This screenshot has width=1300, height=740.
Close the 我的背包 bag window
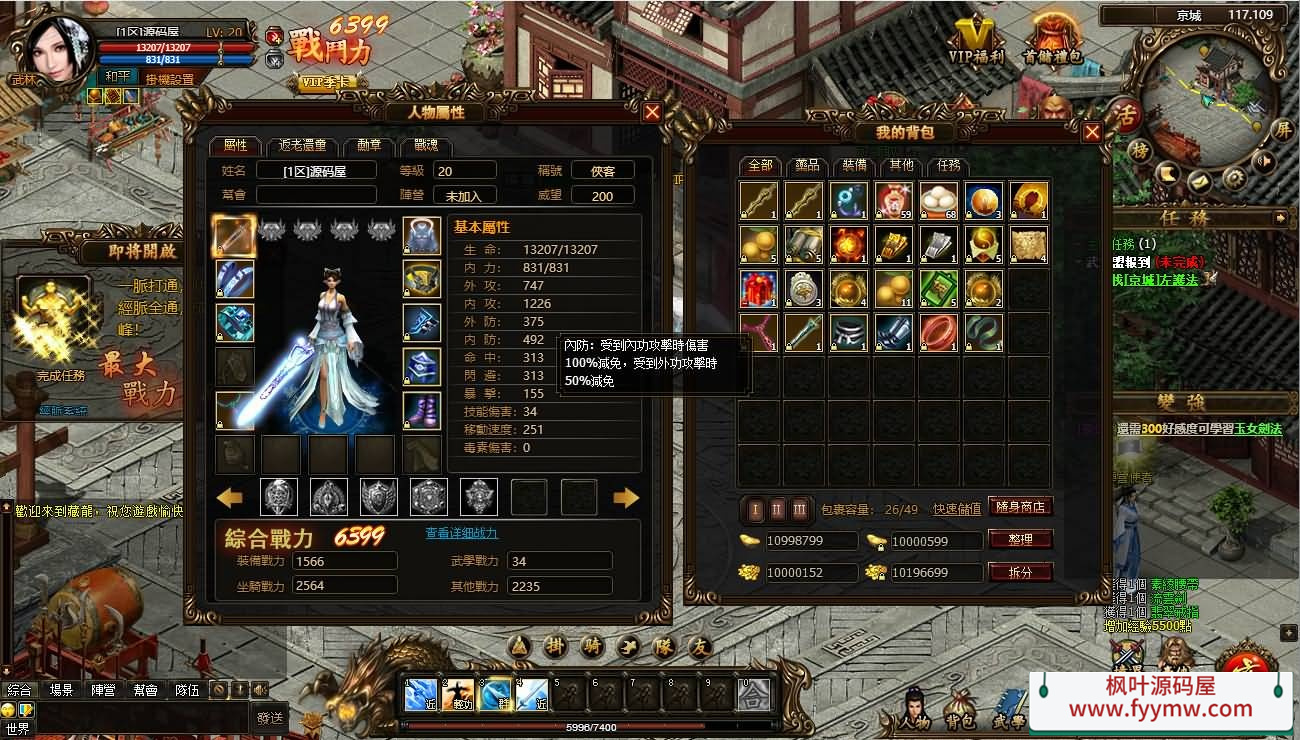coord(1092,132)
